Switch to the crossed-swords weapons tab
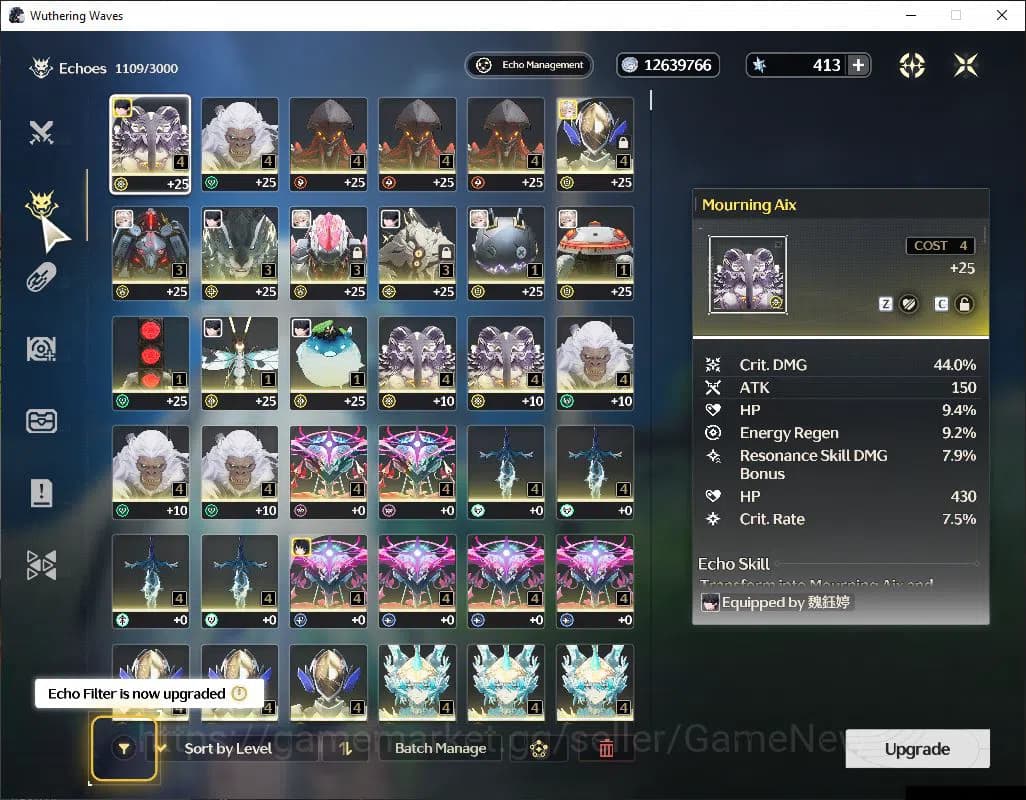Screen dimensions: 1026x800 pyautogui.click(x=41, y=132)
